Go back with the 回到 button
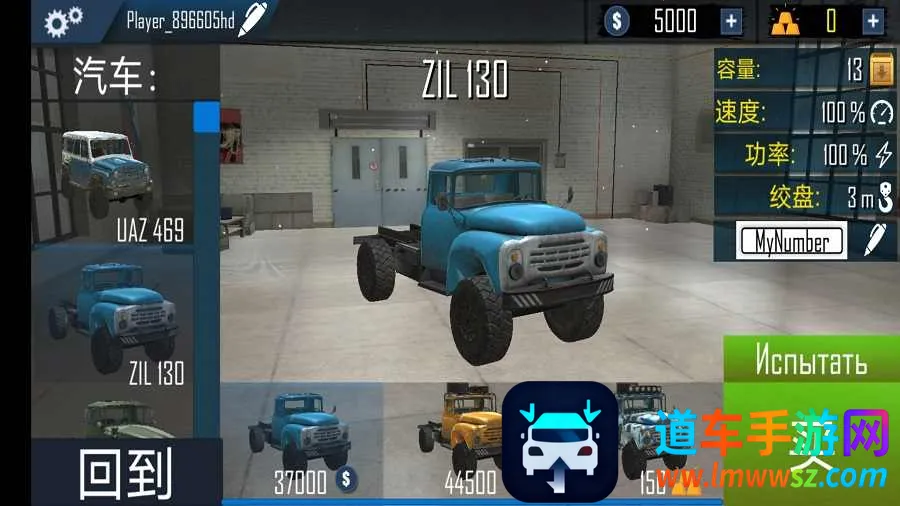The height and width of the screenshot is (506, 900). 125,473
